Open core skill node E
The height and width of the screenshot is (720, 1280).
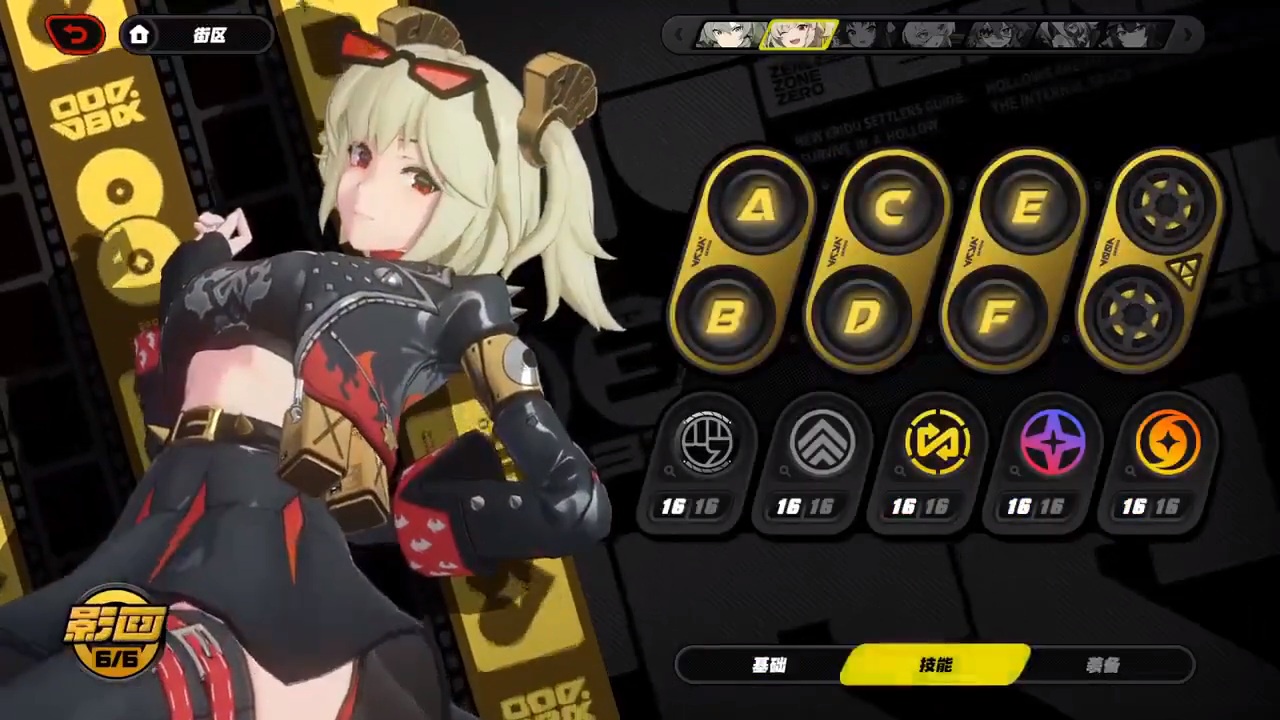[x=1030, y=207]
